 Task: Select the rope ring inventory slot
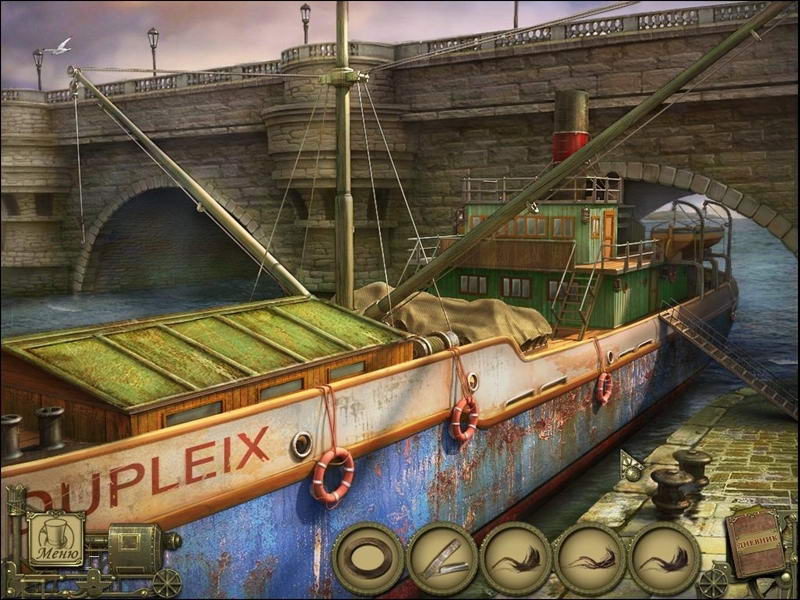[x=368, y=559]
